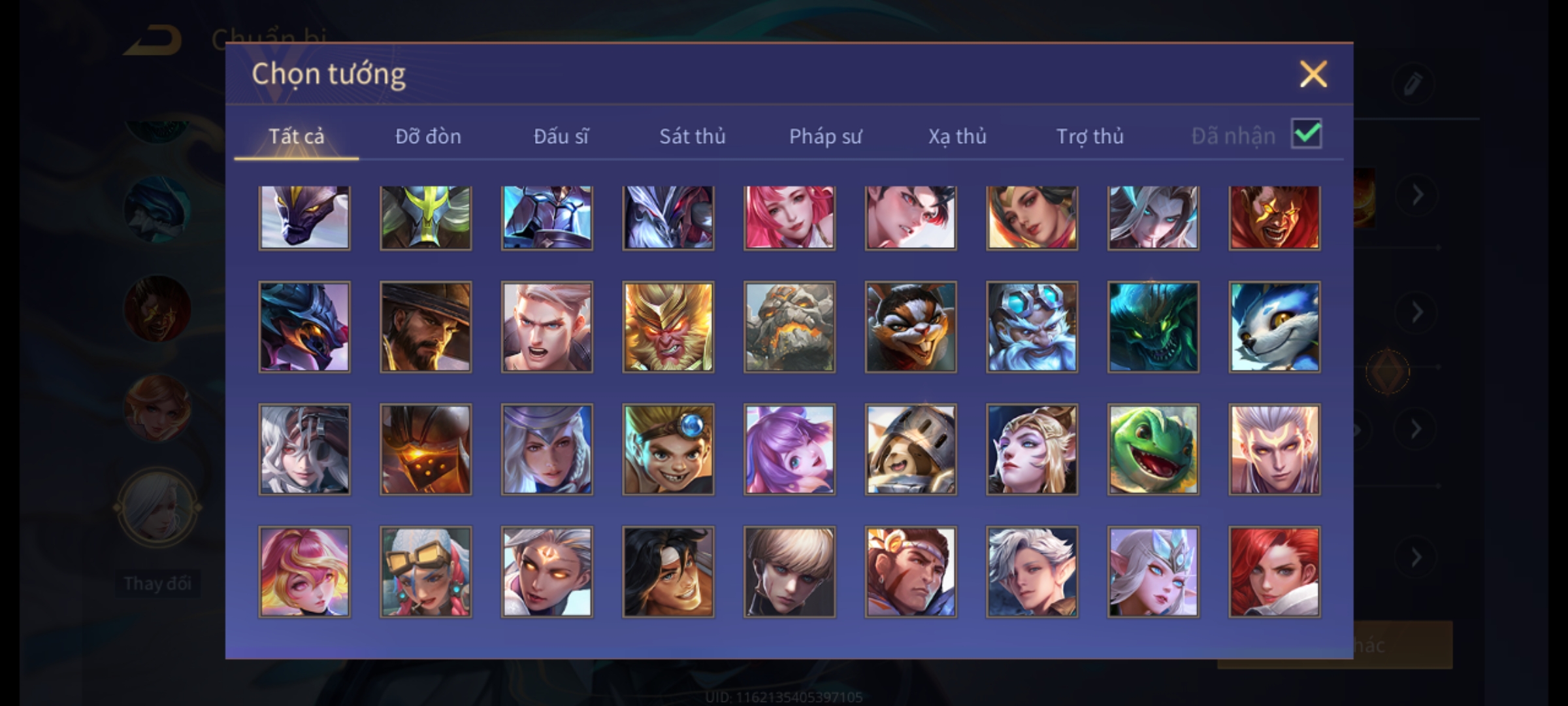
Task: Toggle the Đã nhận checkbox
Action: click(x=1306, y=134)
